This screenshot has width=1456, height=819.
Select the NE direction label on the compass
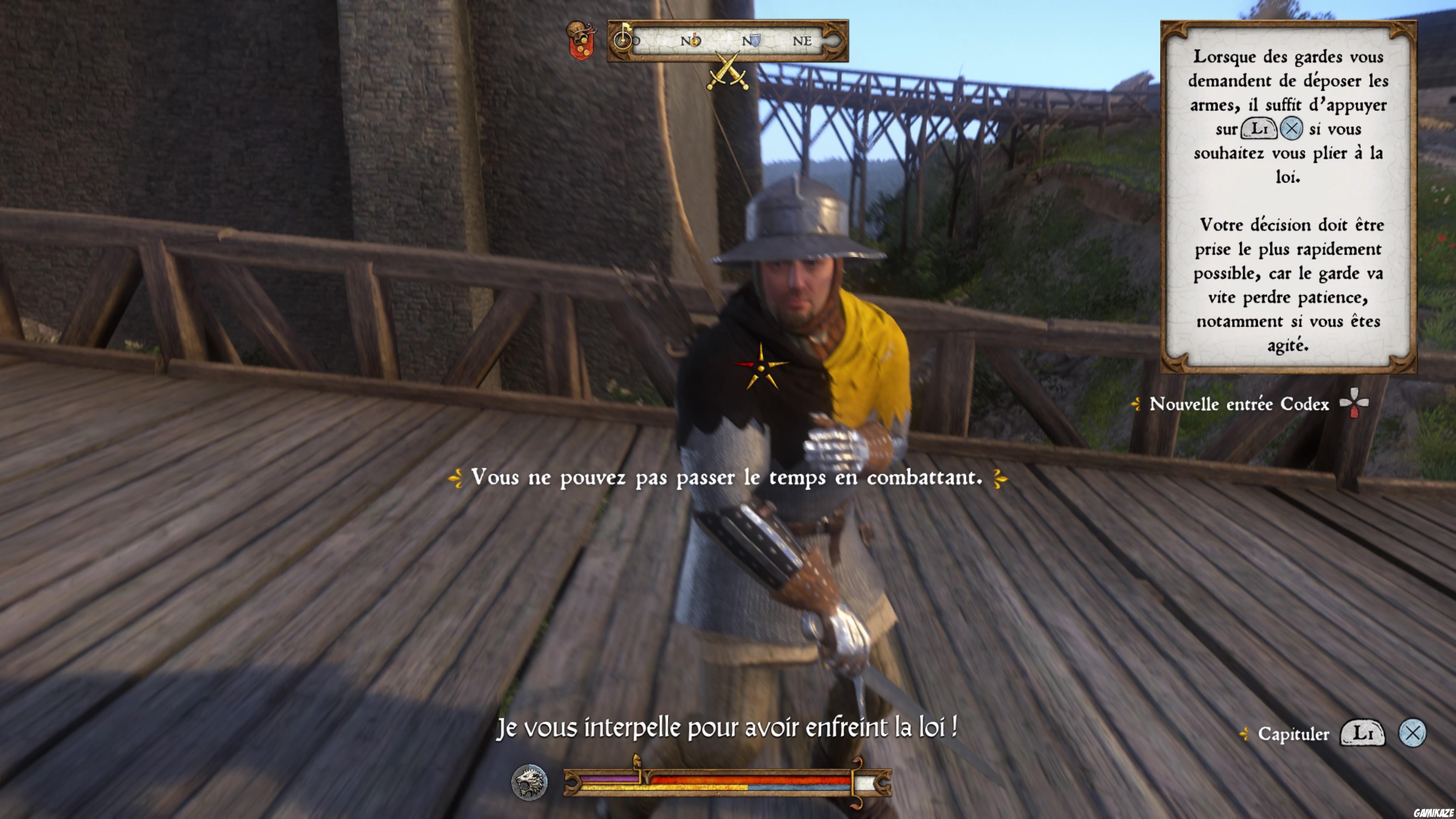click(802, 41)
